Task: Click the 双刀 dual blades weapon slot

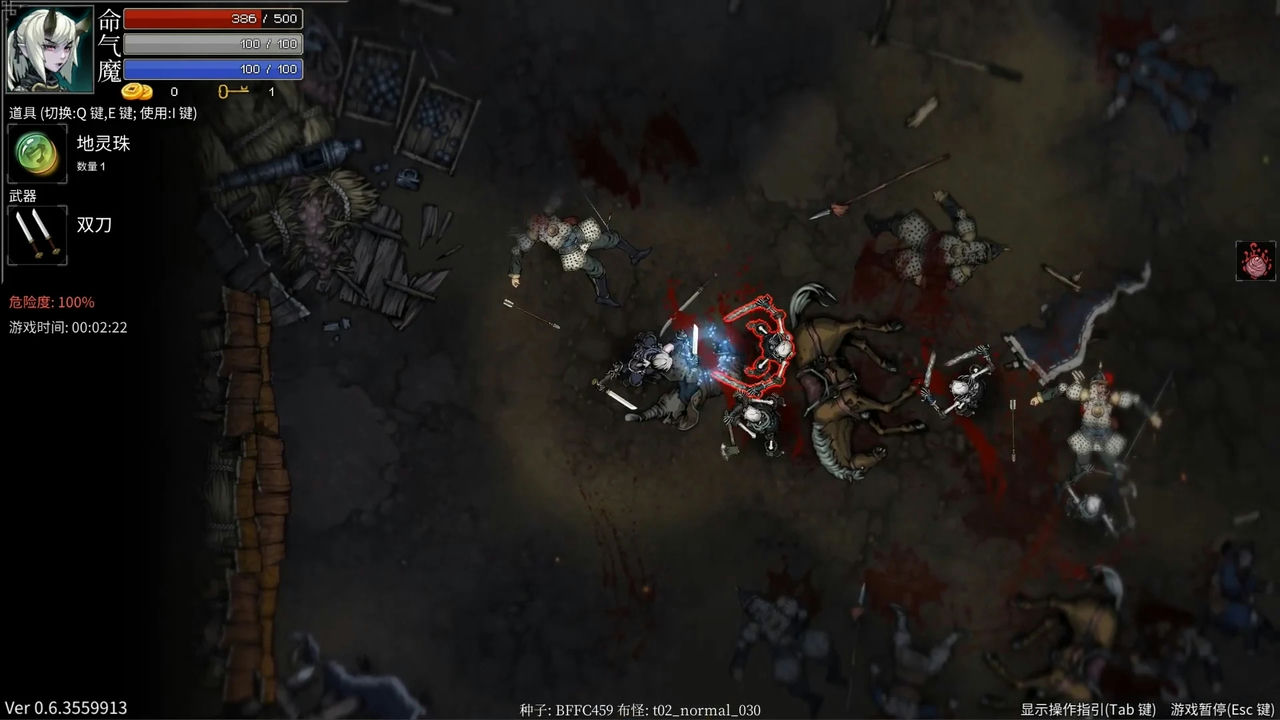Action: [38, 235]
